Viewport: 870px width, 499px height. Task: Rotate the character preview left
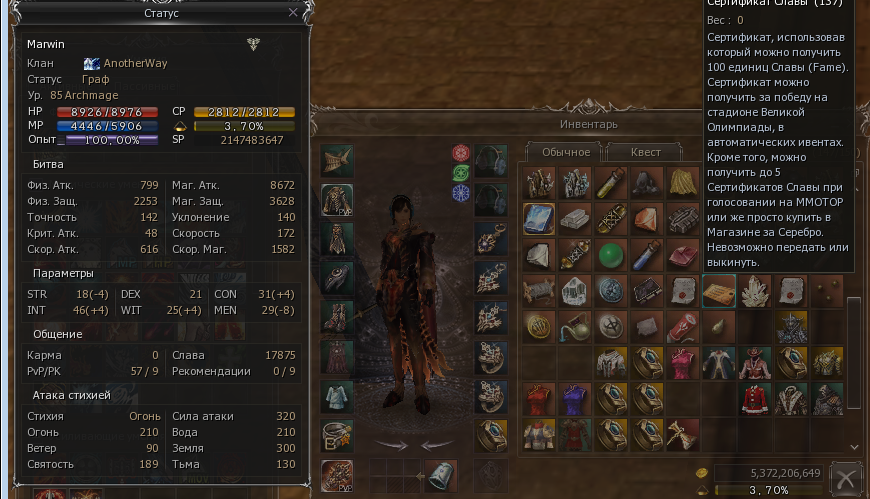391,444
